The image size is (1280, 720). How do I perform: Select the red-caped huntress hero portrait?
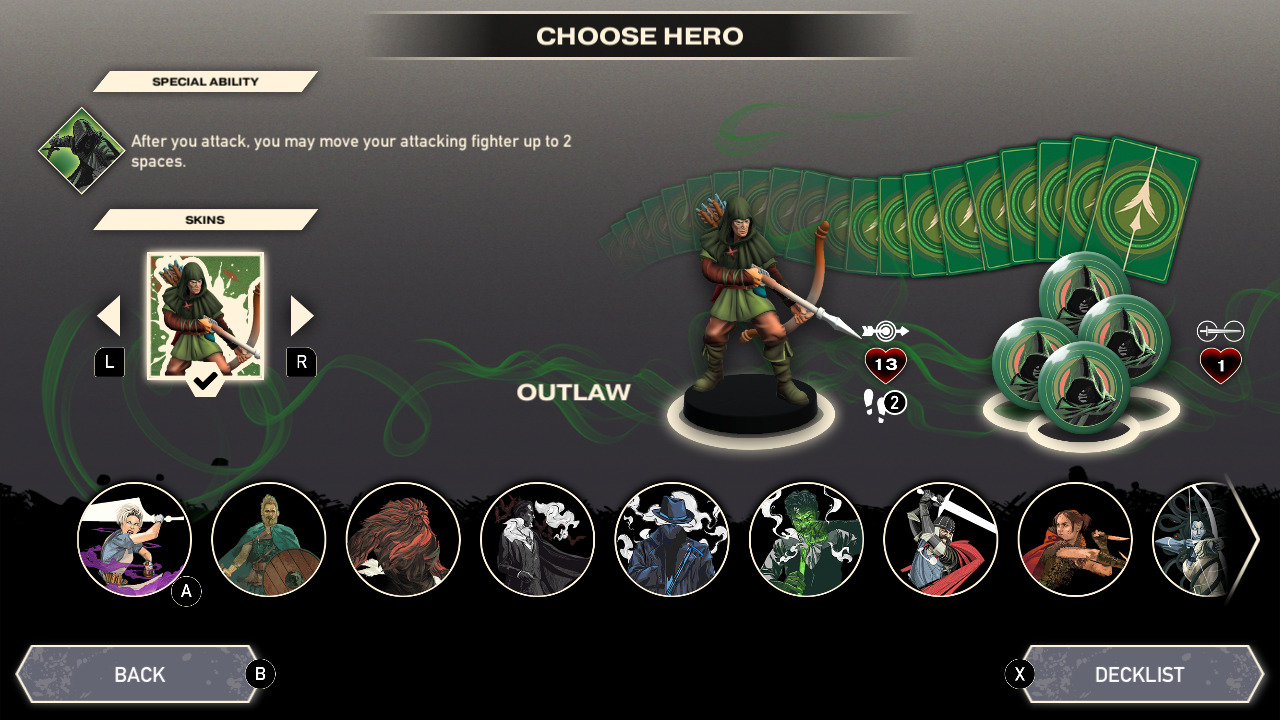click(1074, 540)
